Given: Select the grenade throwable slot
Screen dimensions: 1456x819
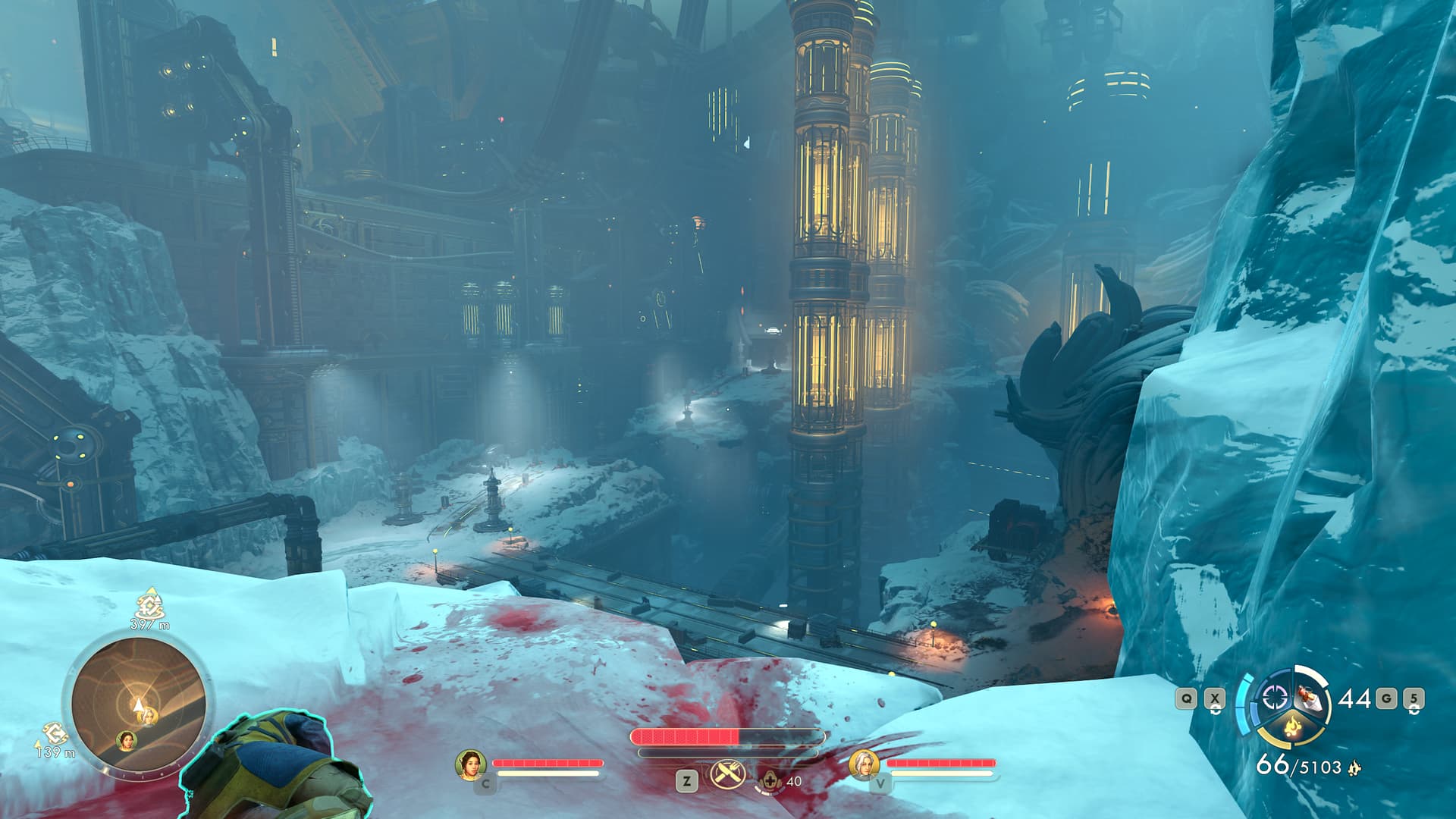Looking at the screenshot, I should click(x=1307, y=696).
